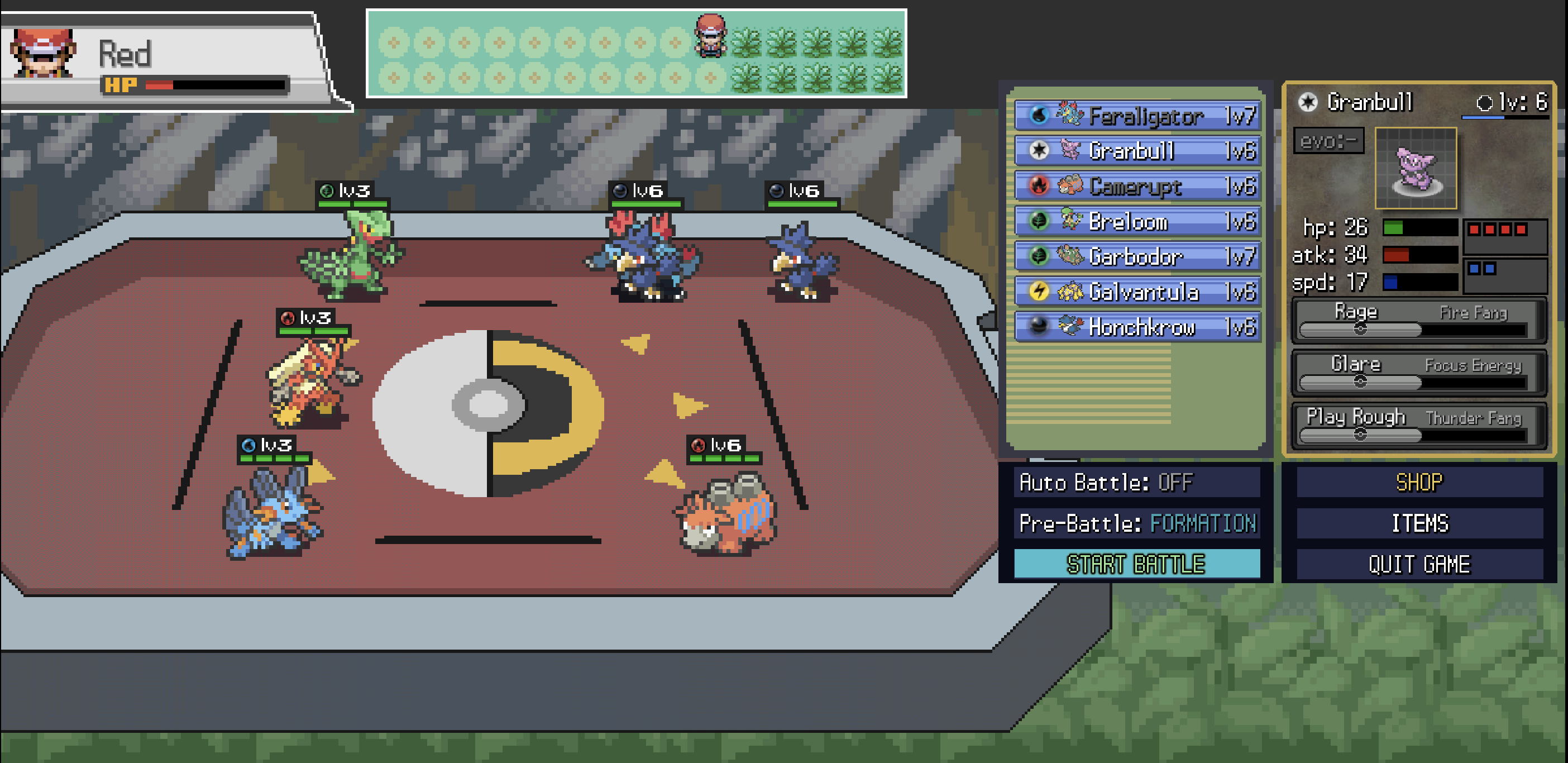Select Feraligatr in the party list

(x=1137, y=116)
